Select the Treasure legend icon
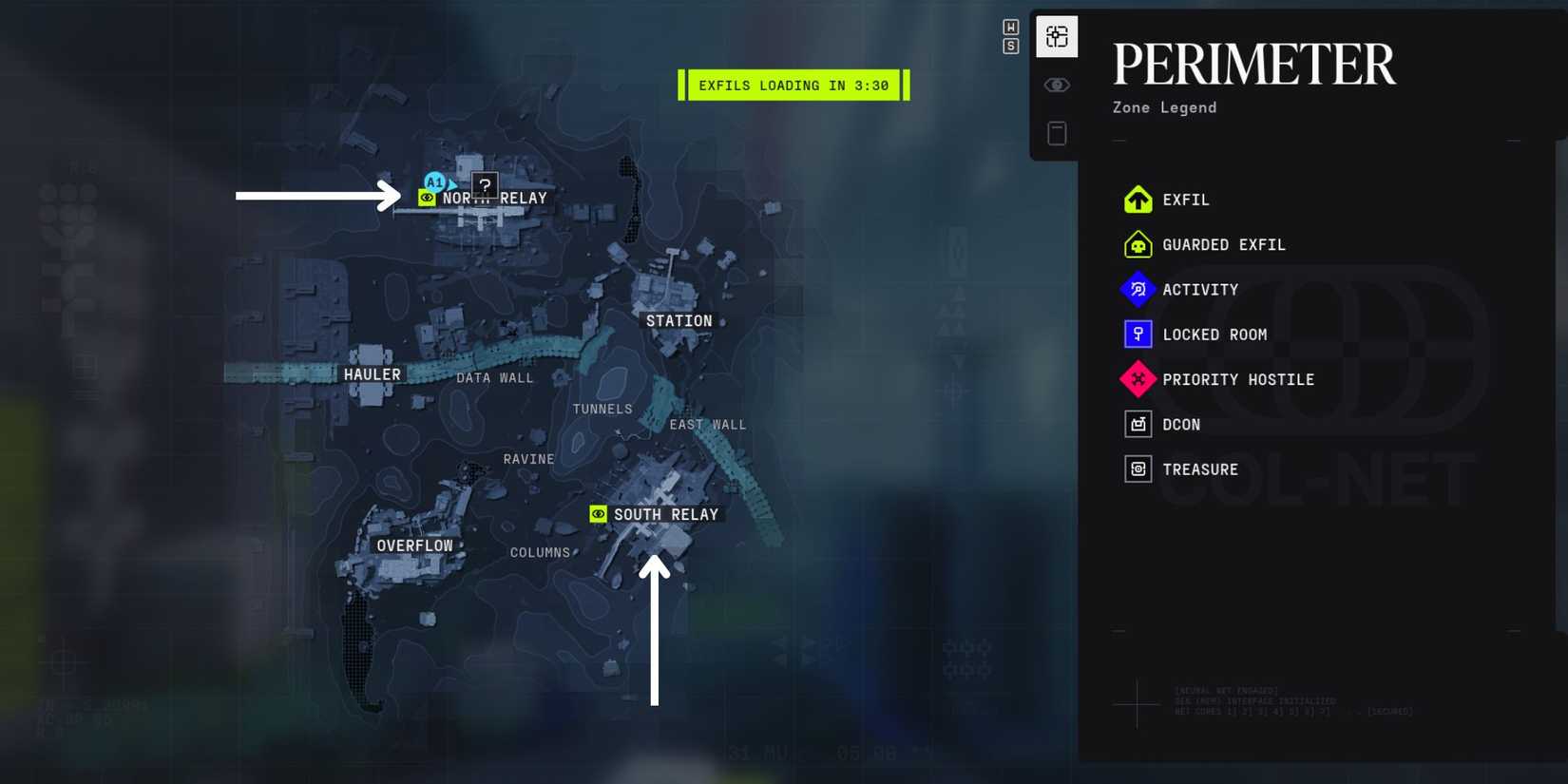The width and height of the screenshot is (1568, 784). point(1138,468)
